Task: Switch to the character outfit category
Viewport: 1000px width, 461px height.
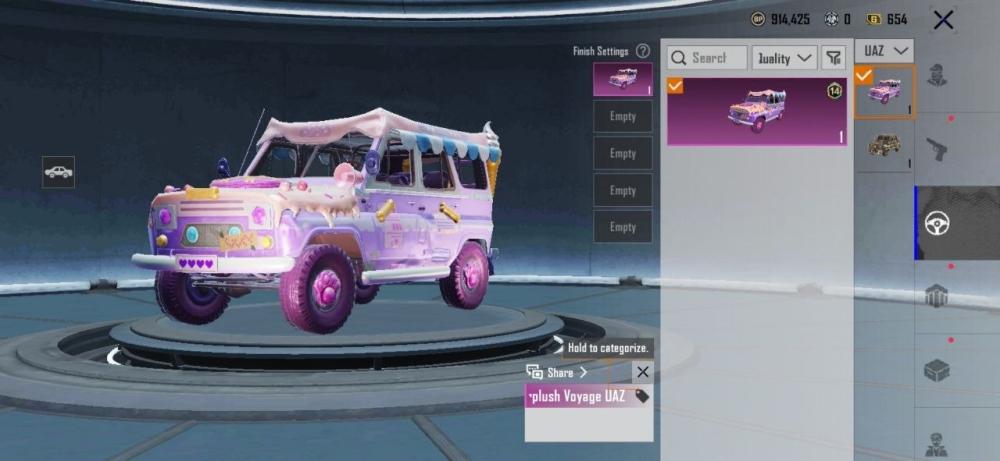Action: (x=936, y=76)
